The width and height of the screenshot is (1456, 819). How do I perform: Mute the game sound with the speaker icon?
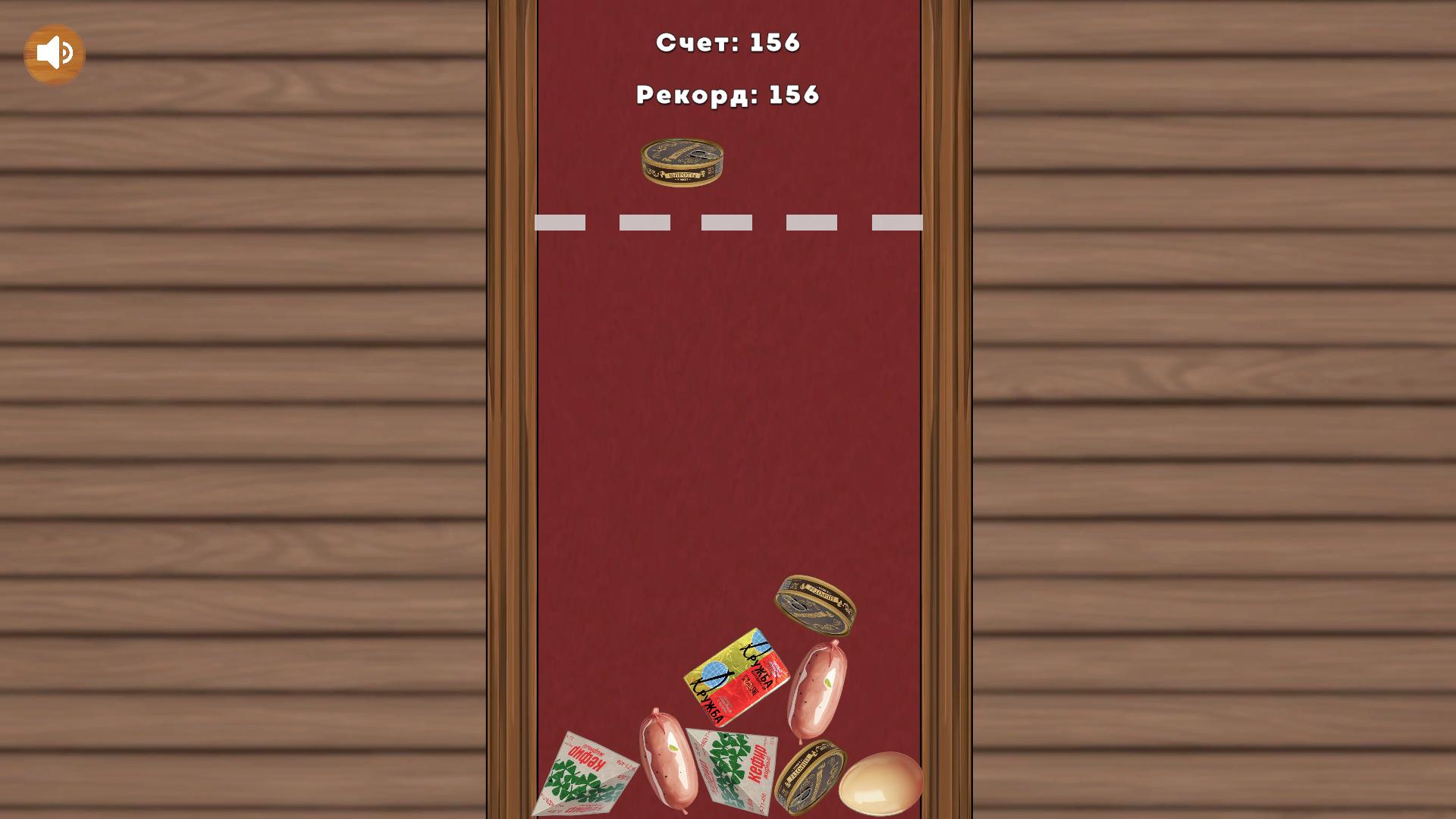point(53,51)
